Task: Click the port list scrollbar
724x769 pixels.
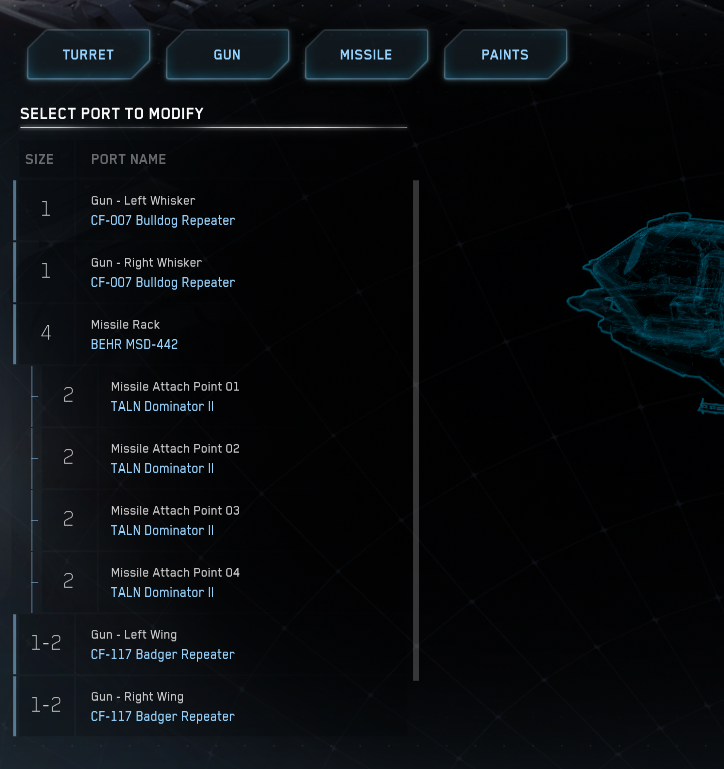Action: [x=416, y=430]
